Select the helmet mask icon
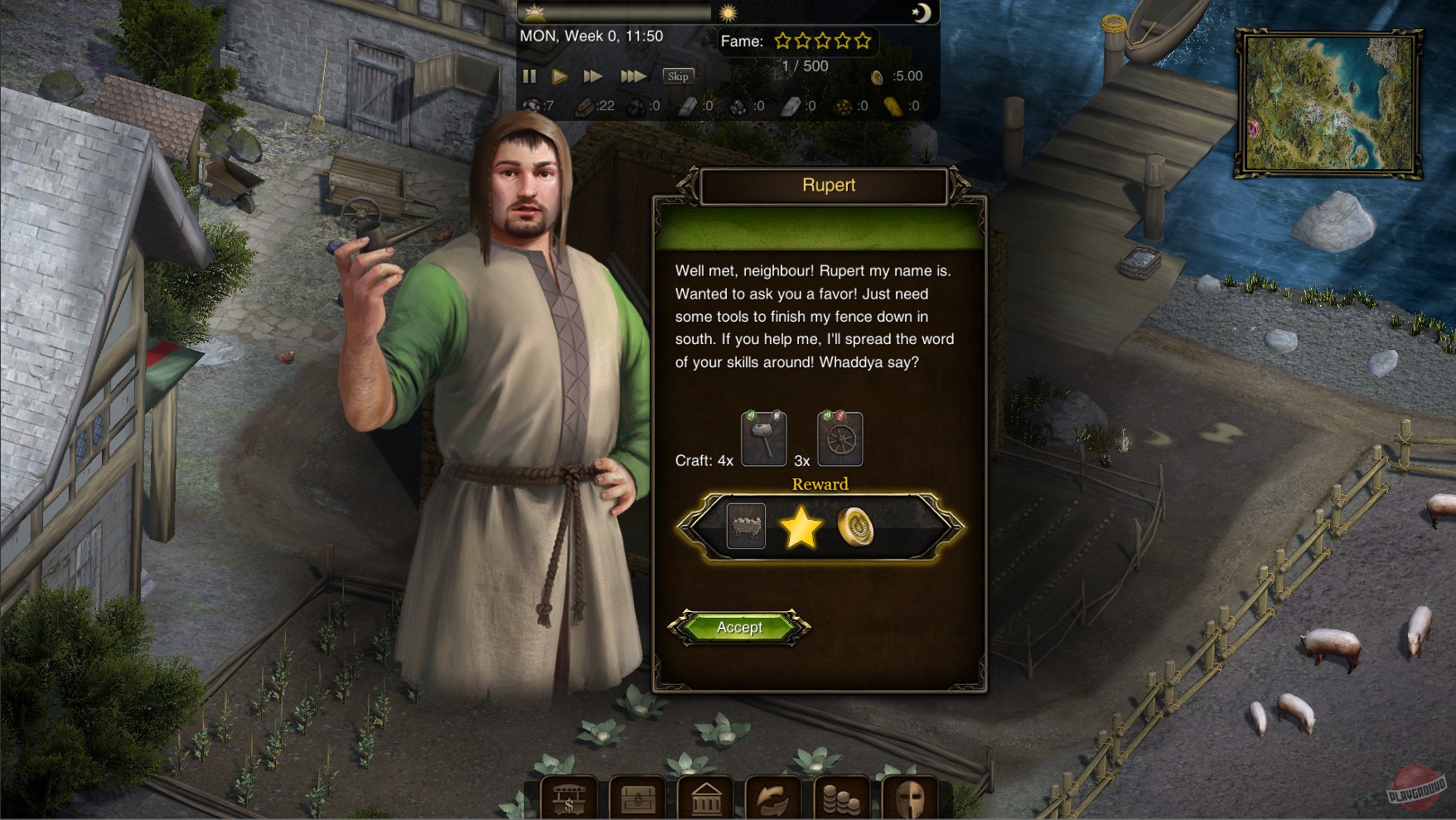The height and width of the screenshot is (820, 1456). (x=912, y=798)
